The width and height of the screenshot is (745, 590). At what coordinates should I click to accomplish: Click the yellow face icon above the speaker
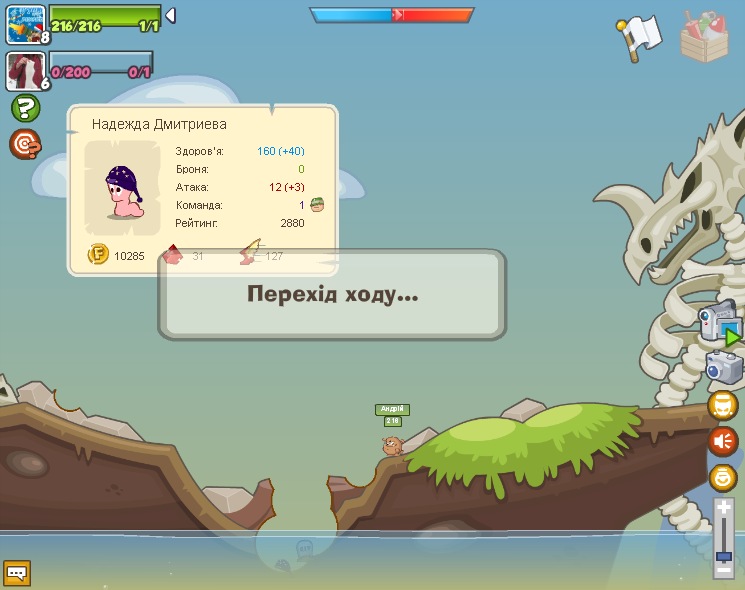(723, 405)
